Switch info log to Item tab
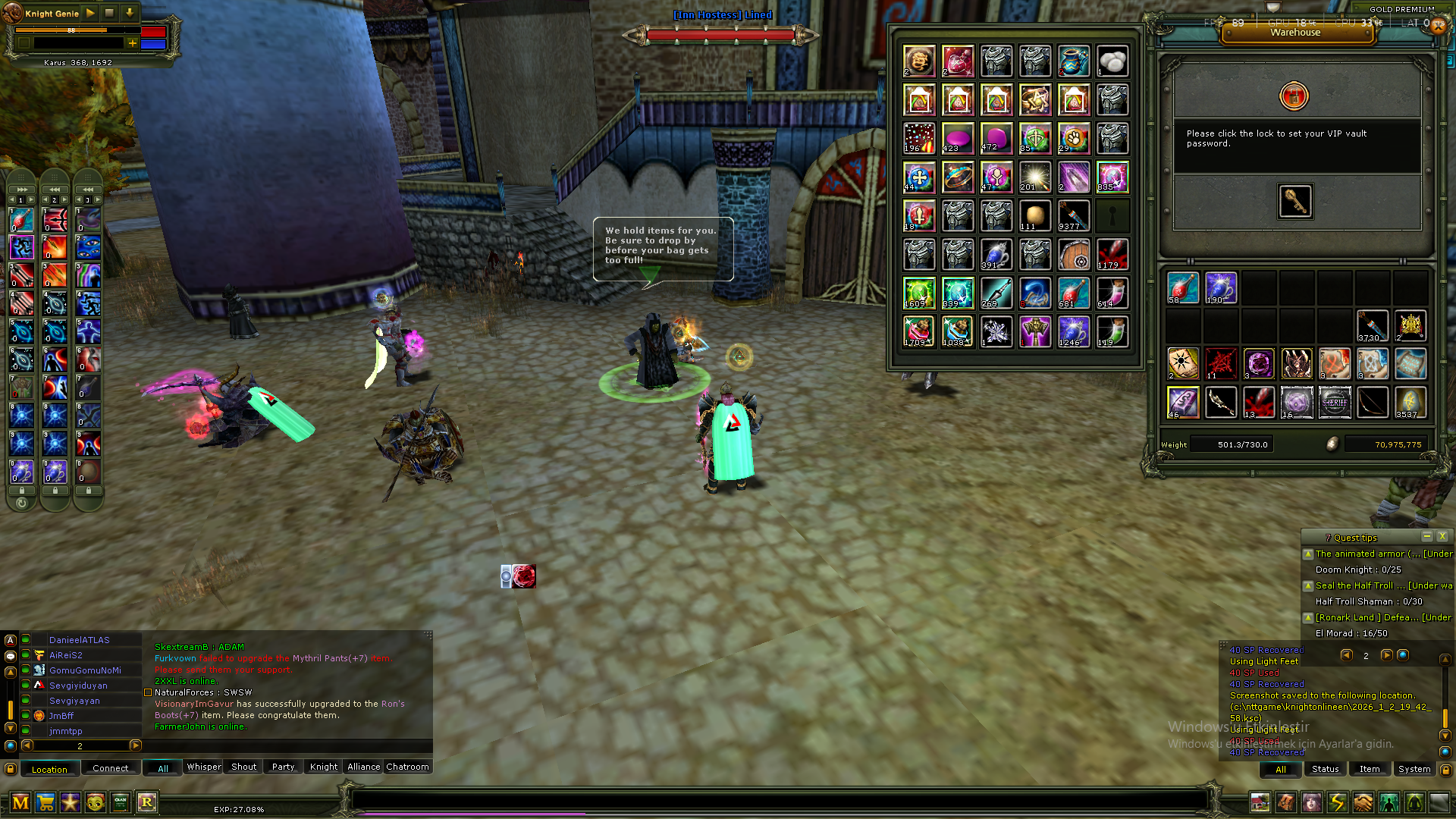The image size is (1456, 819). coord(1370,769)
